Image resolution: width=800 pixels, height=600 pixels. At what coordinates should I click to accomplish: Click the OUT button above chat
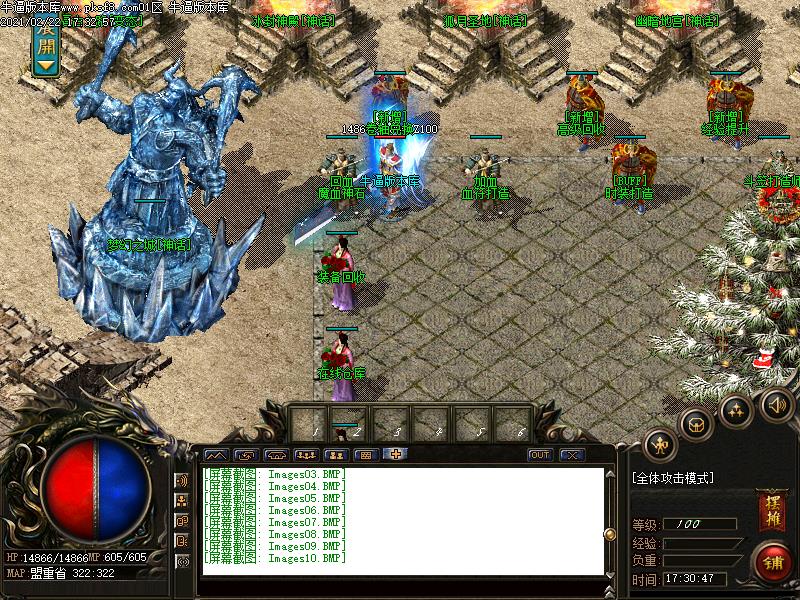pyautogui.click(x=540, y=455)
